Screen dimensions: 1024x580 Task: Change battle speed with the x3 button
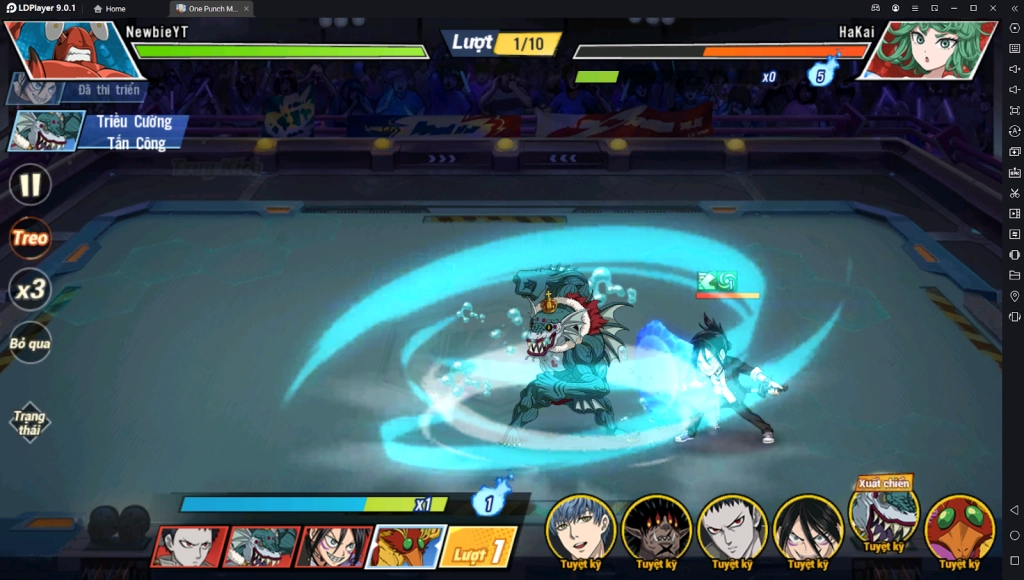coord(30,290)
